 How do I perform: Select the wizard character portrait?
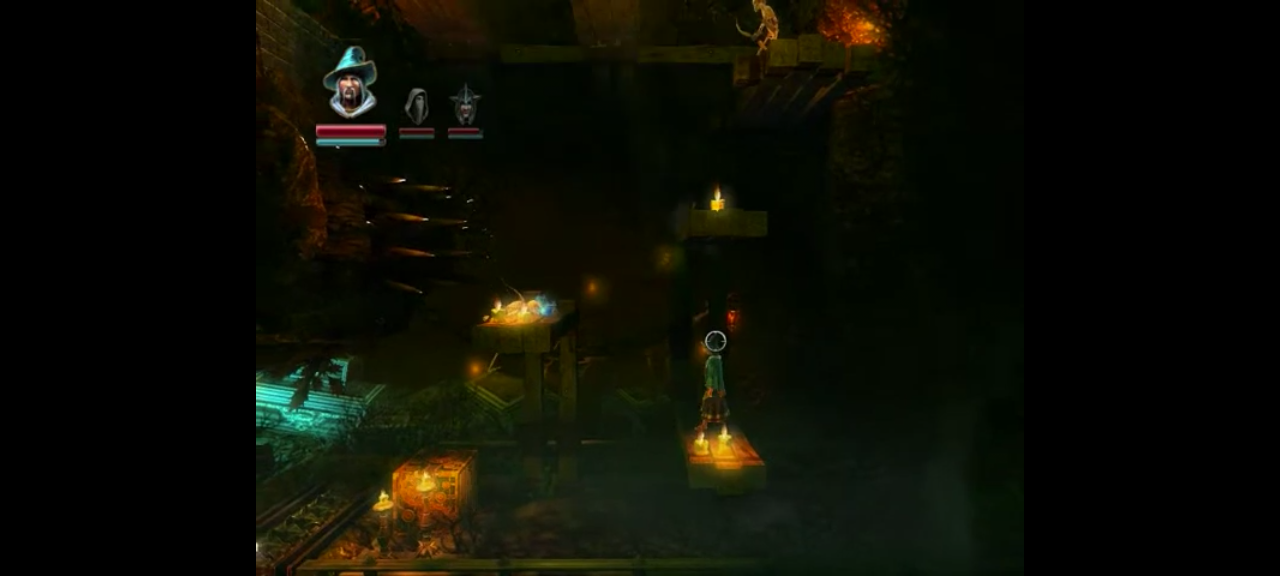[x=350, y=82]
